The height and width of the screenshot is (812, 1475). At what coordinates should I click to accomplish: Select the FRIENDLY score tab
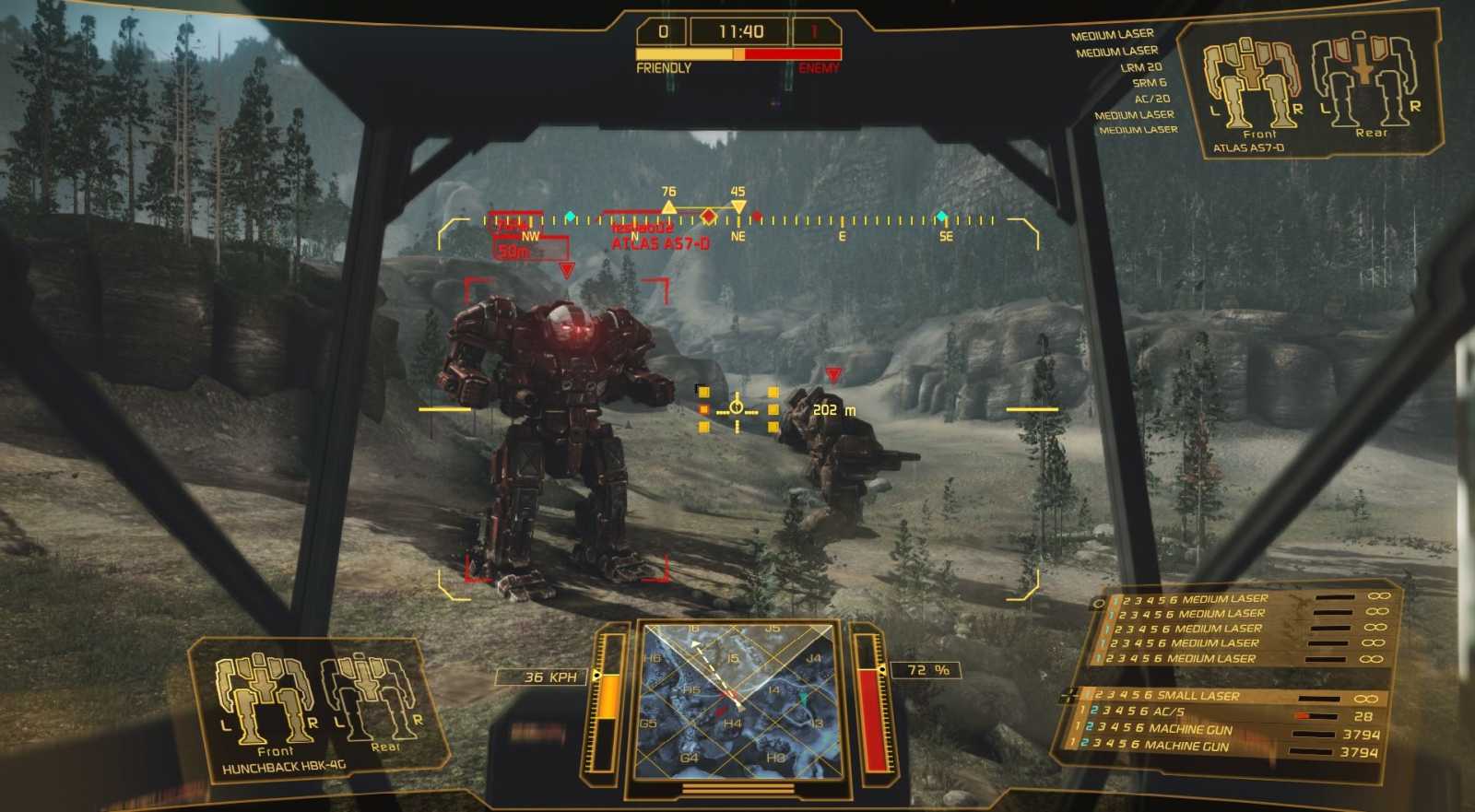pos(664,67)
